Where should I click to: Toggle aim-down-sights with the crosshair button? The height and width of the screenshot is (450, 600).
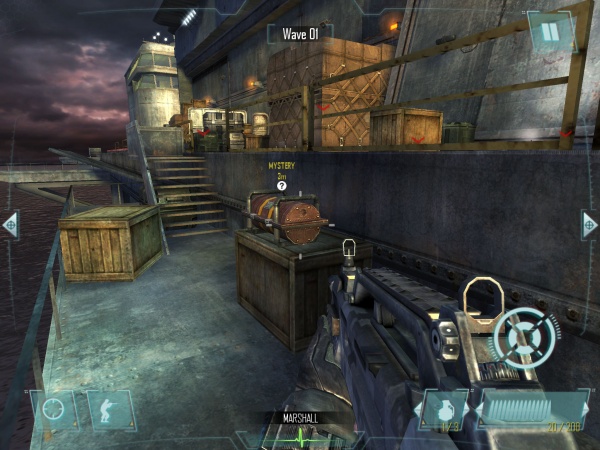(54, 410)
